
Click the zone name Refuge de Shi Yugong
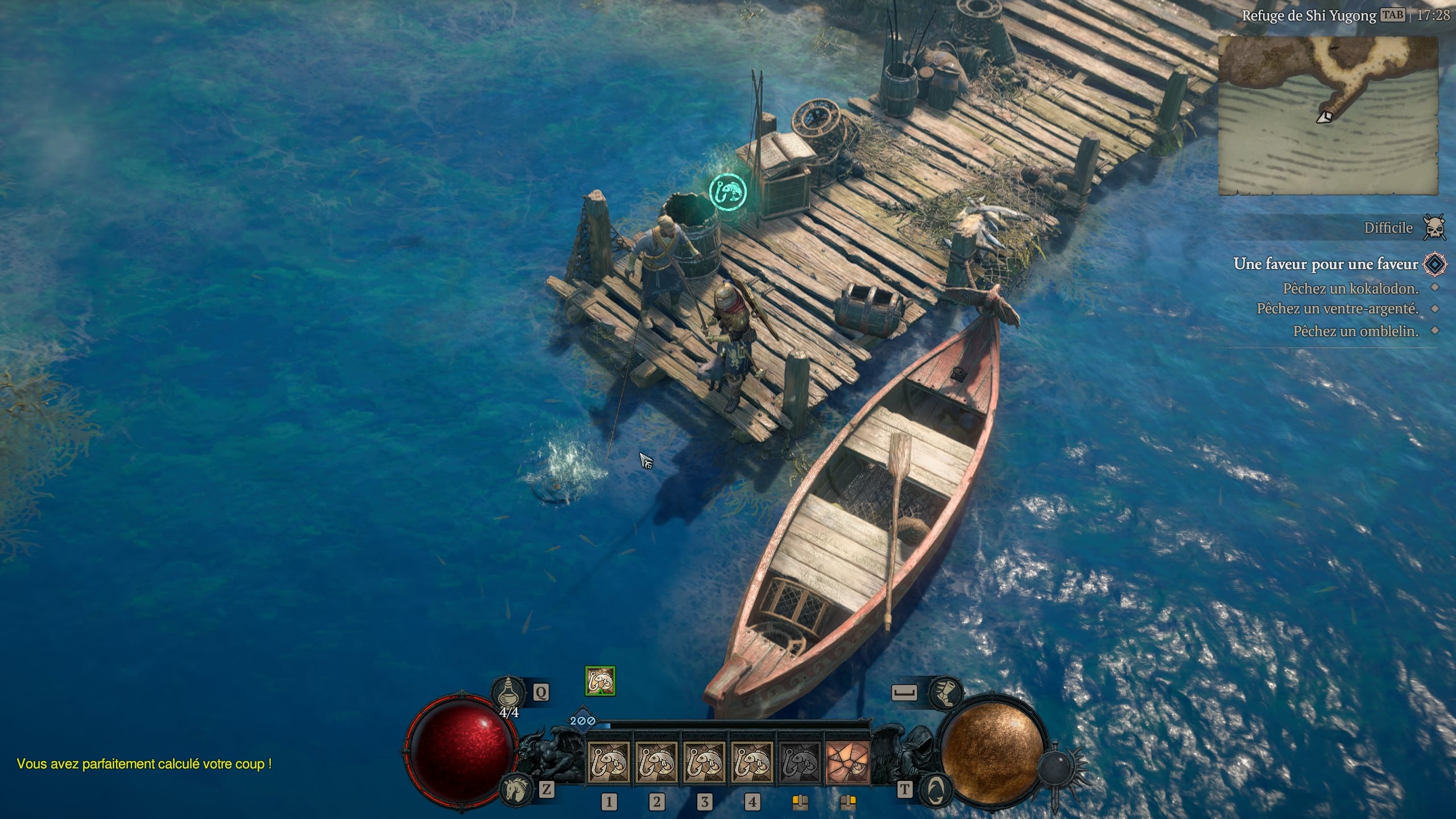click(x=1309, y=16)
